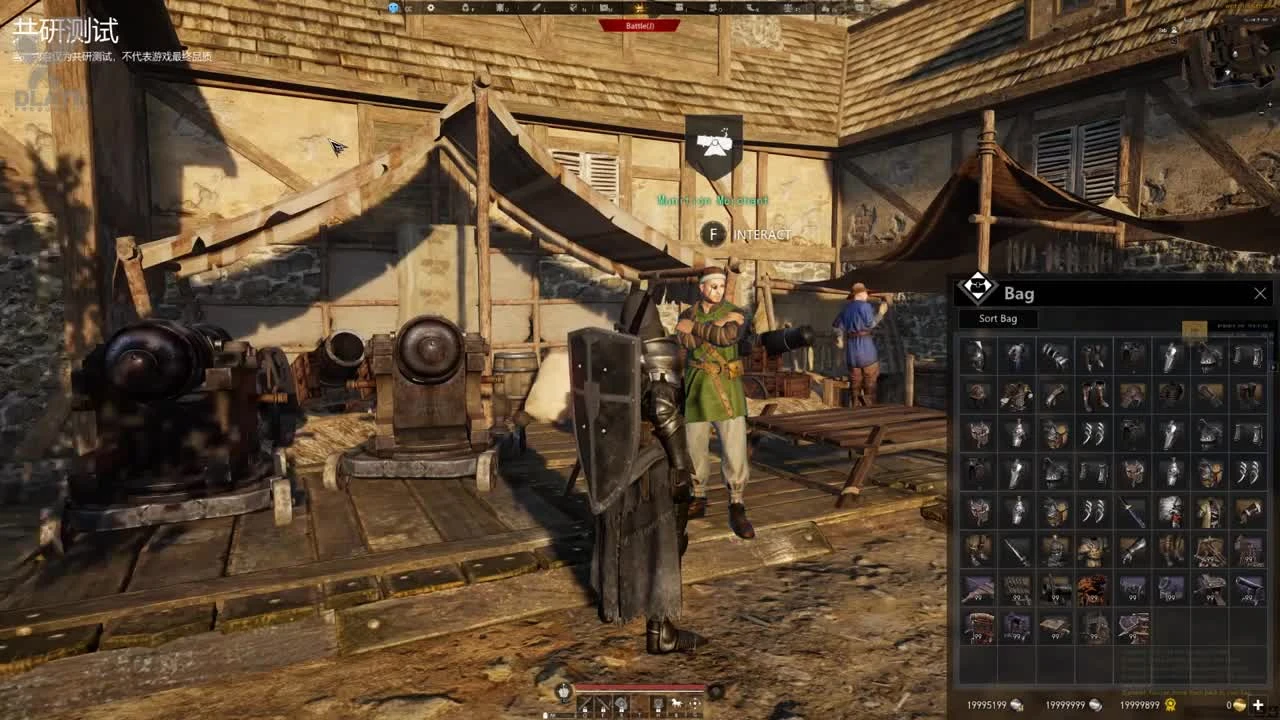Click the medal icon beside 19999899
Image resolution: width=1280 pixels, height=720 pixels.
click(1169, 704)
